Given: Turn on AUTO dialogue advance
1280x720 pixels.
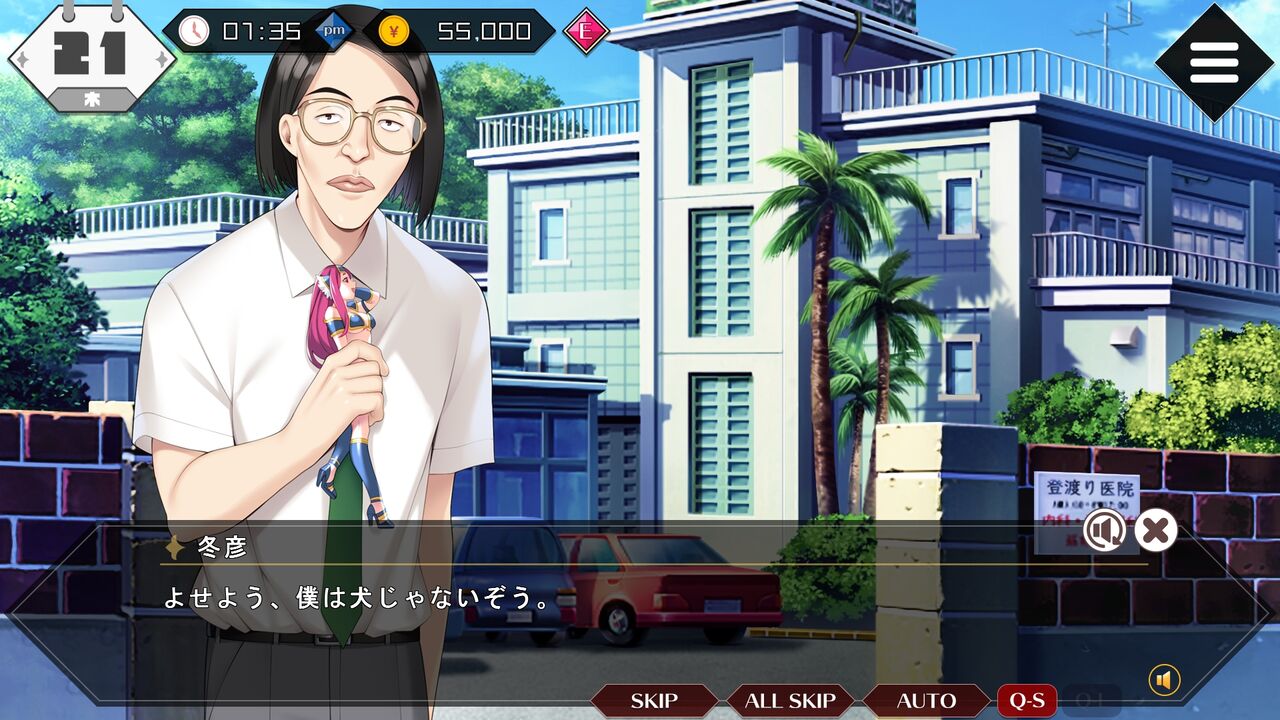Looking at the screenshot, I should pyautogui.click(x=926, y=701).
